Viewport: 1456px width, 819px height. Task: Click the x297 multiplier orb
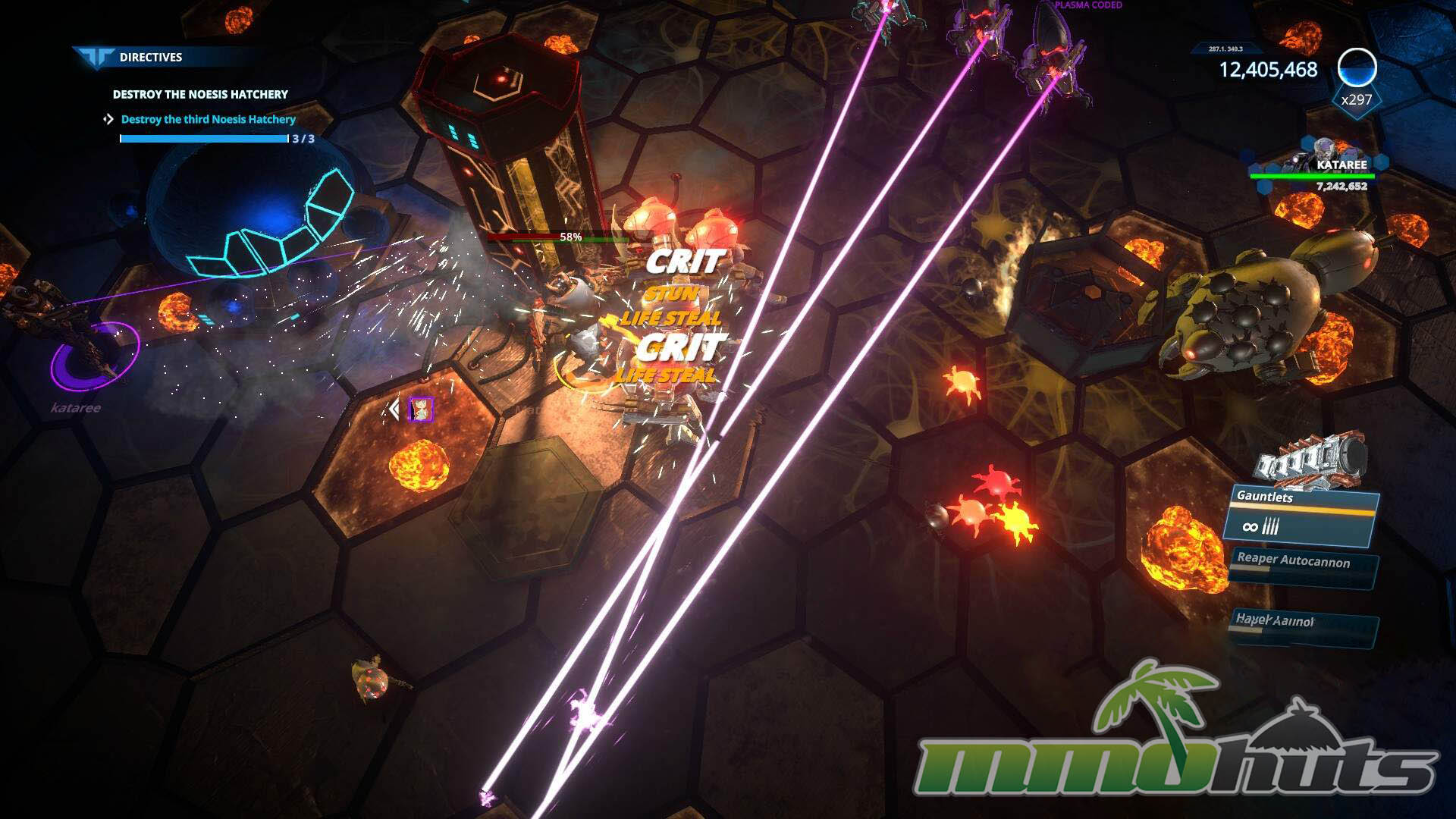(1357, 67)
